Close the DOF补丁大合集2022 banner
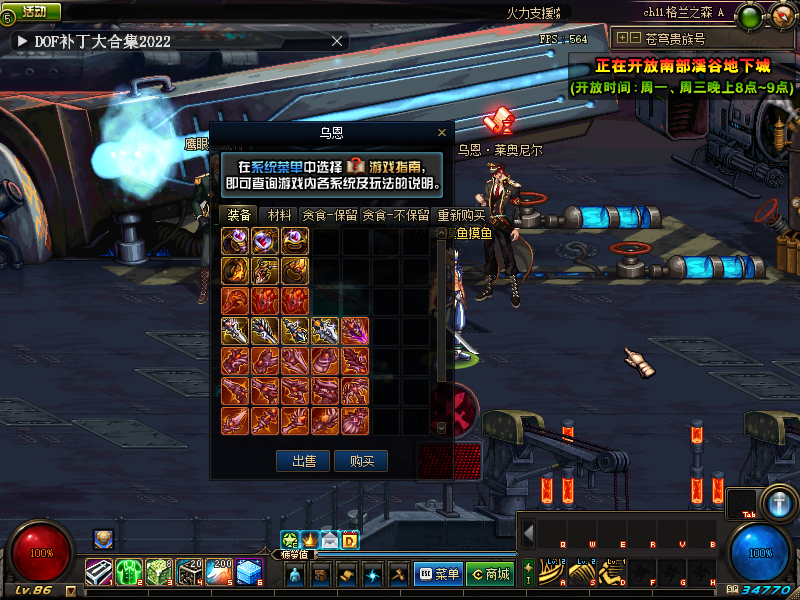 337,41
